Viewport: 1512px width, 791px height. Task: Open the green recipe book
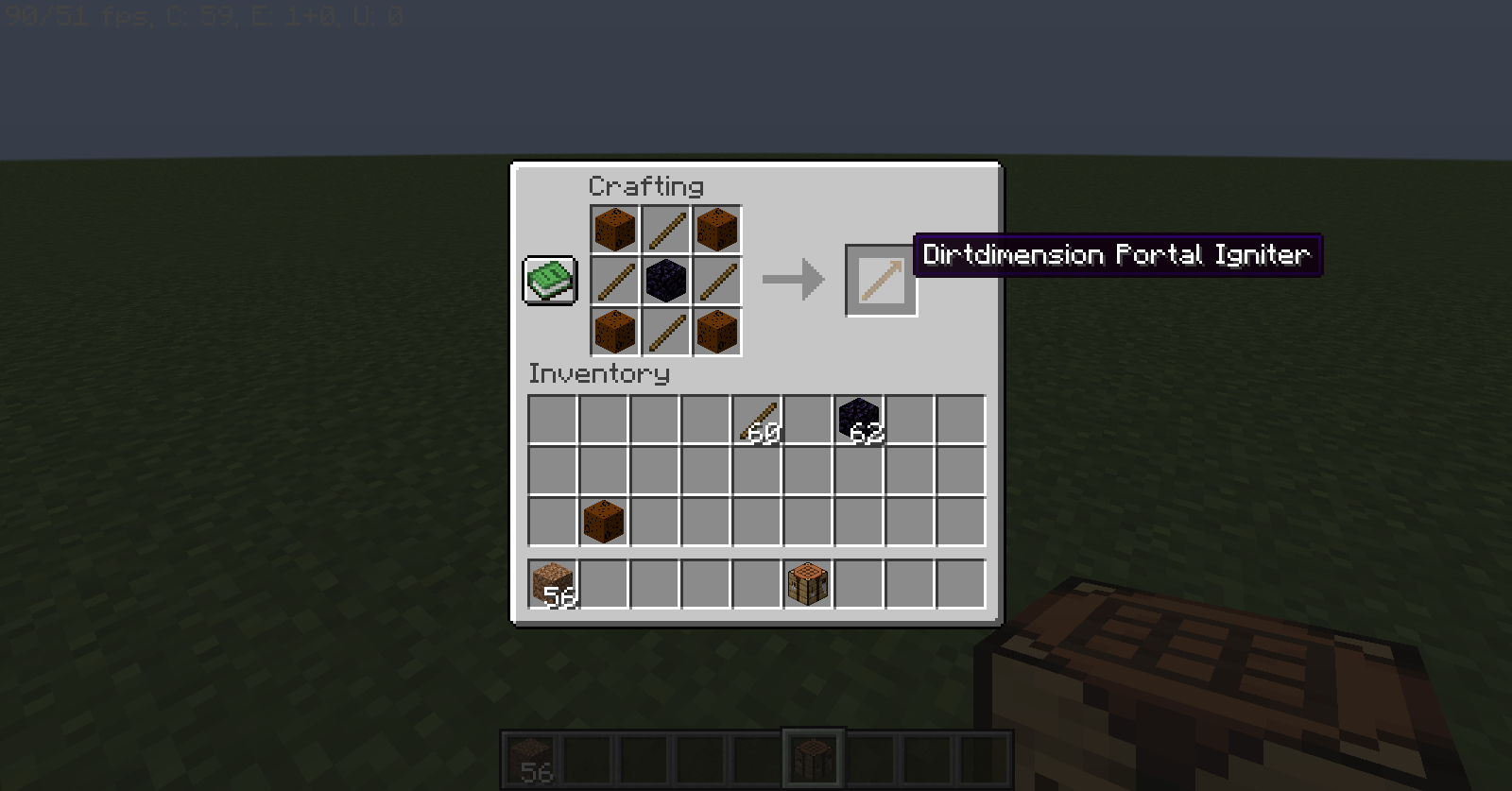click(x=550, y=280)
